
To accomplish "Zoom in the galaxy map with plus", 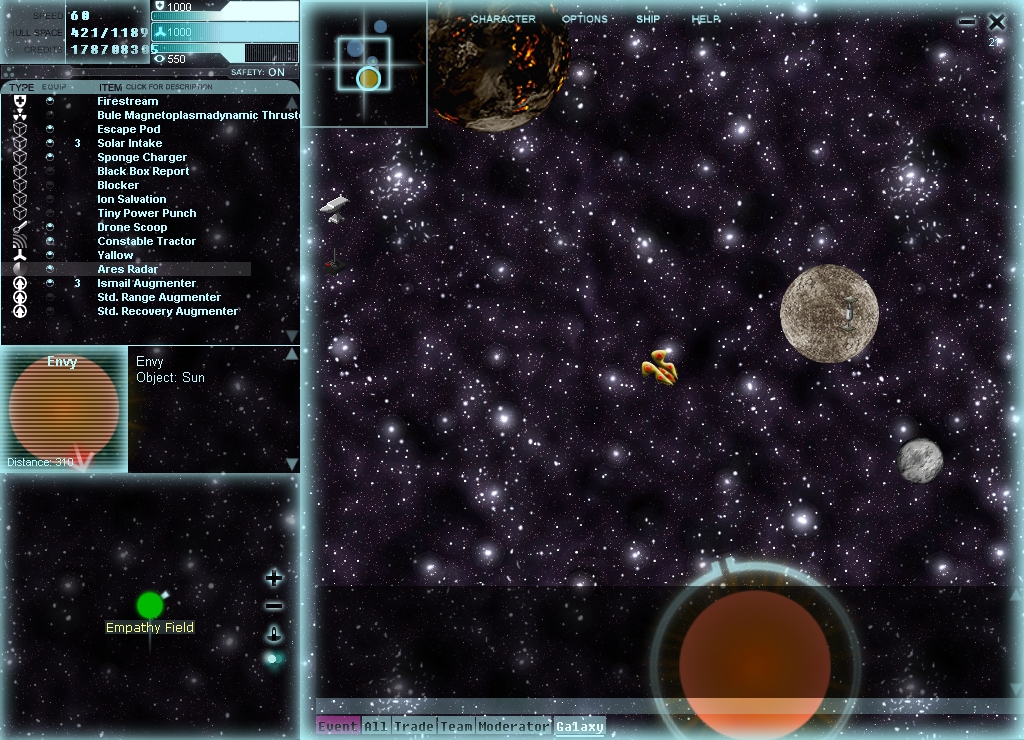I will tap(274, 578).
